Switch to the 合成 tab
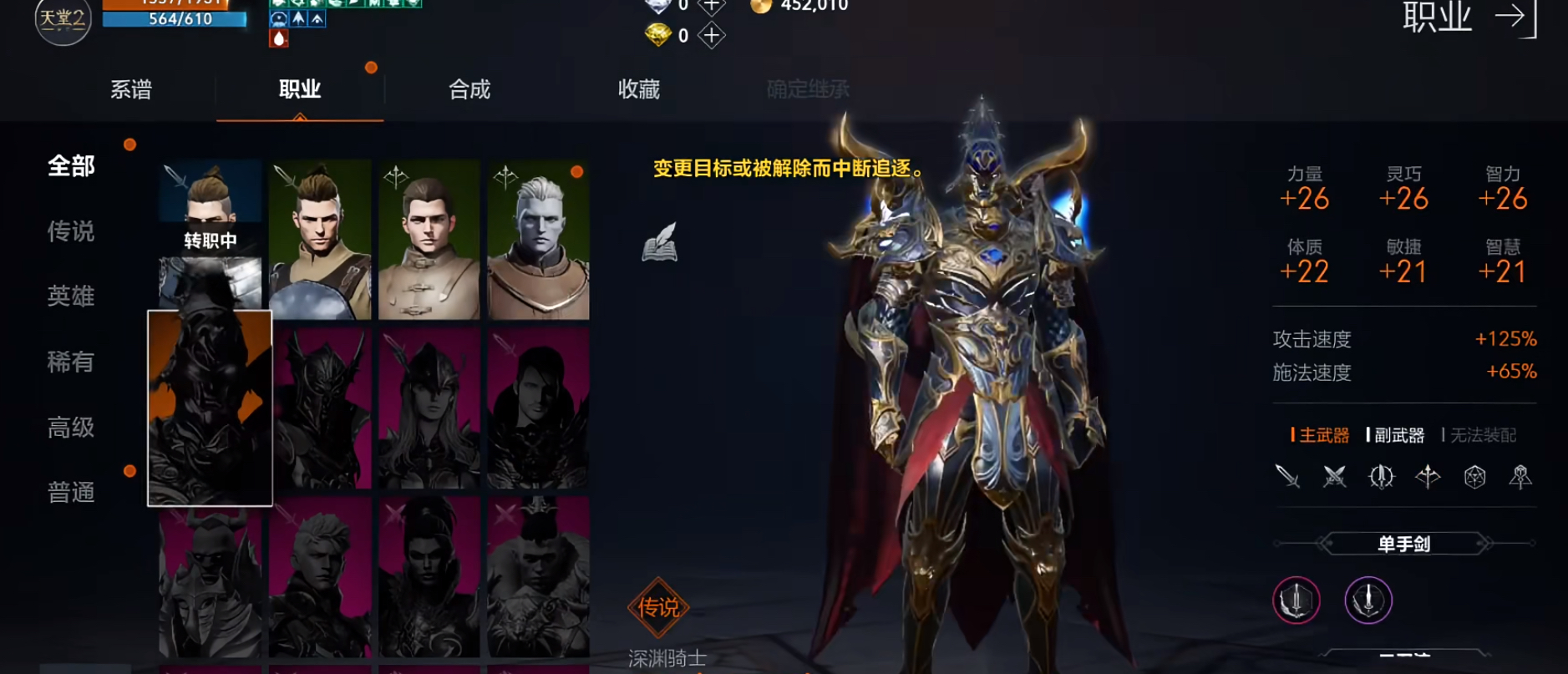Screen dimensions: 1568x674 click(469, 90)
